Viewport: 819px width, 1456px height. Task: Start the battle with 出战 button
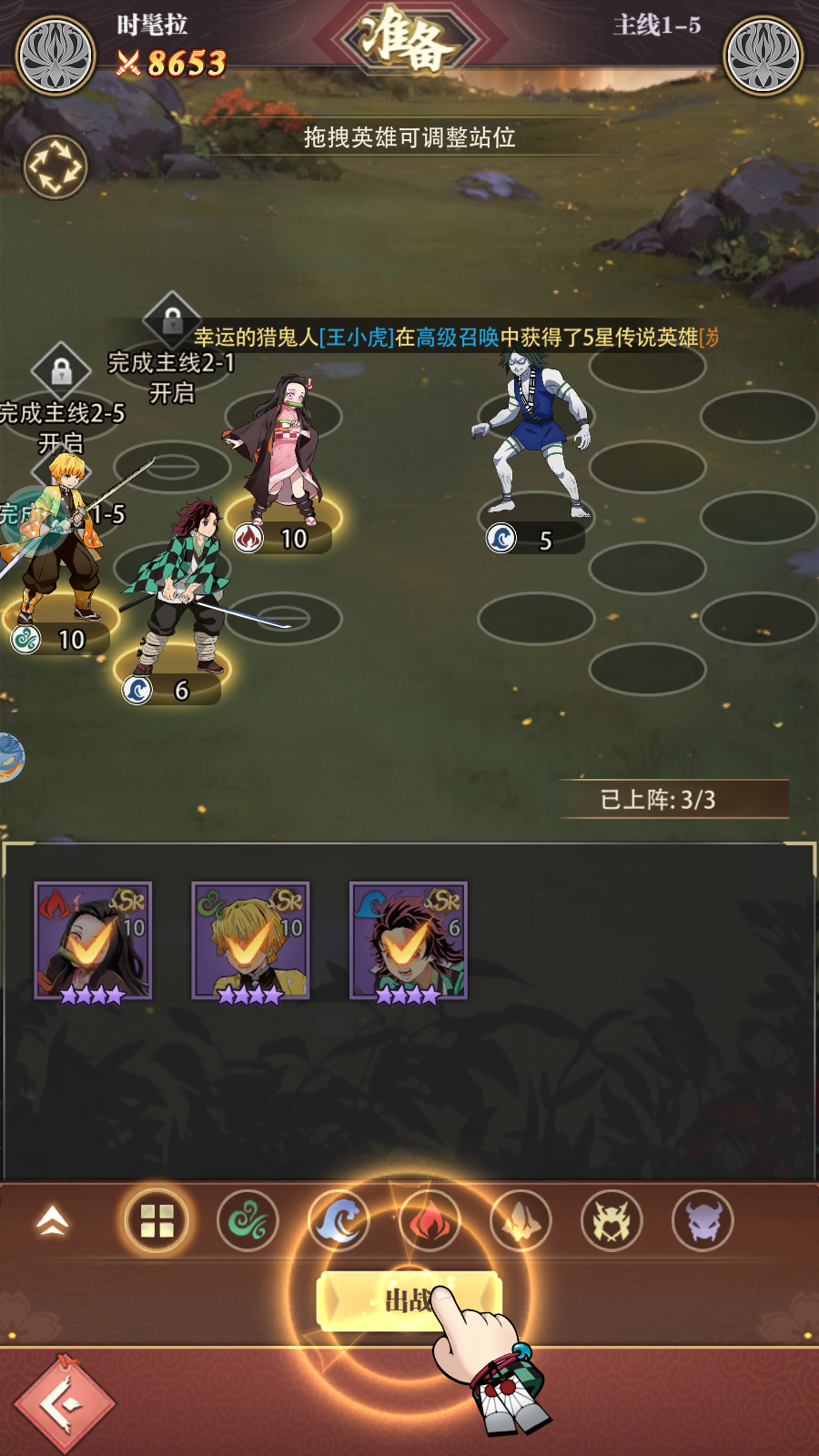(x=409, y=1299)
